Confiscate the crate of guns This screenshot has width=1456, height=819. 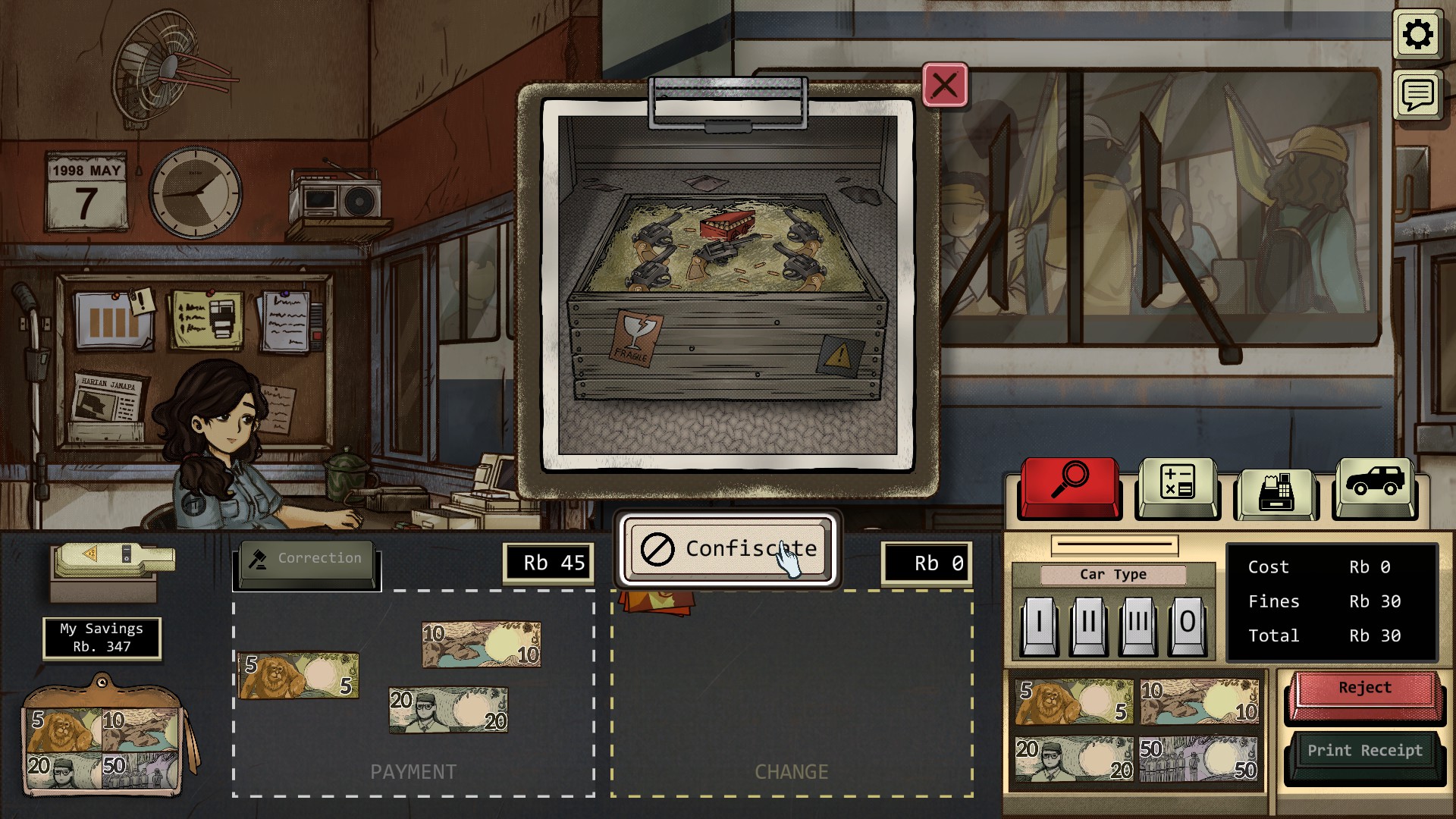[x=727, y=548]
